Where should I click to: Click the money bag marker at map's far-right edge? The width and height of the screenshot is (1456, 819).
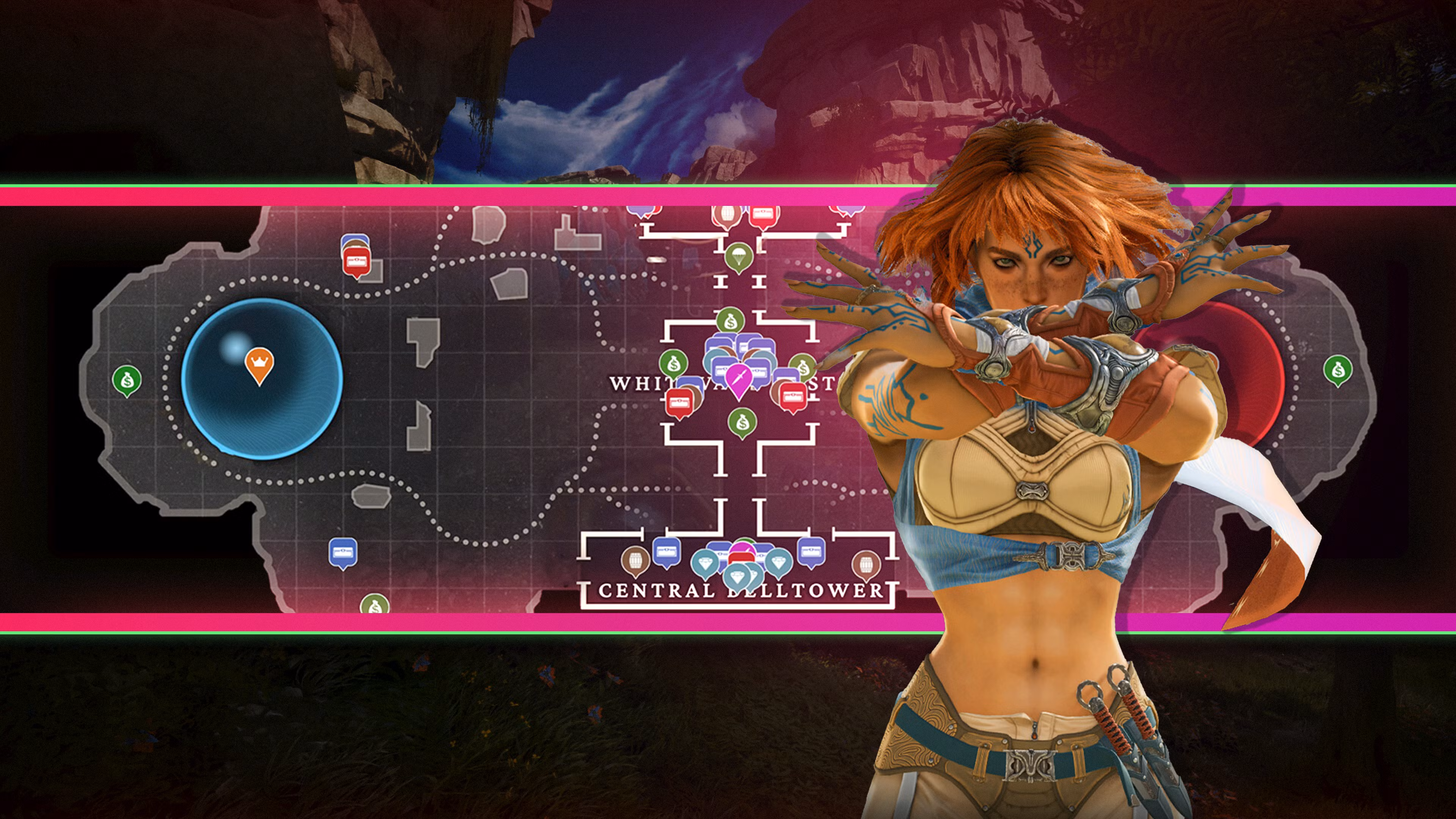pos(1337,370)
